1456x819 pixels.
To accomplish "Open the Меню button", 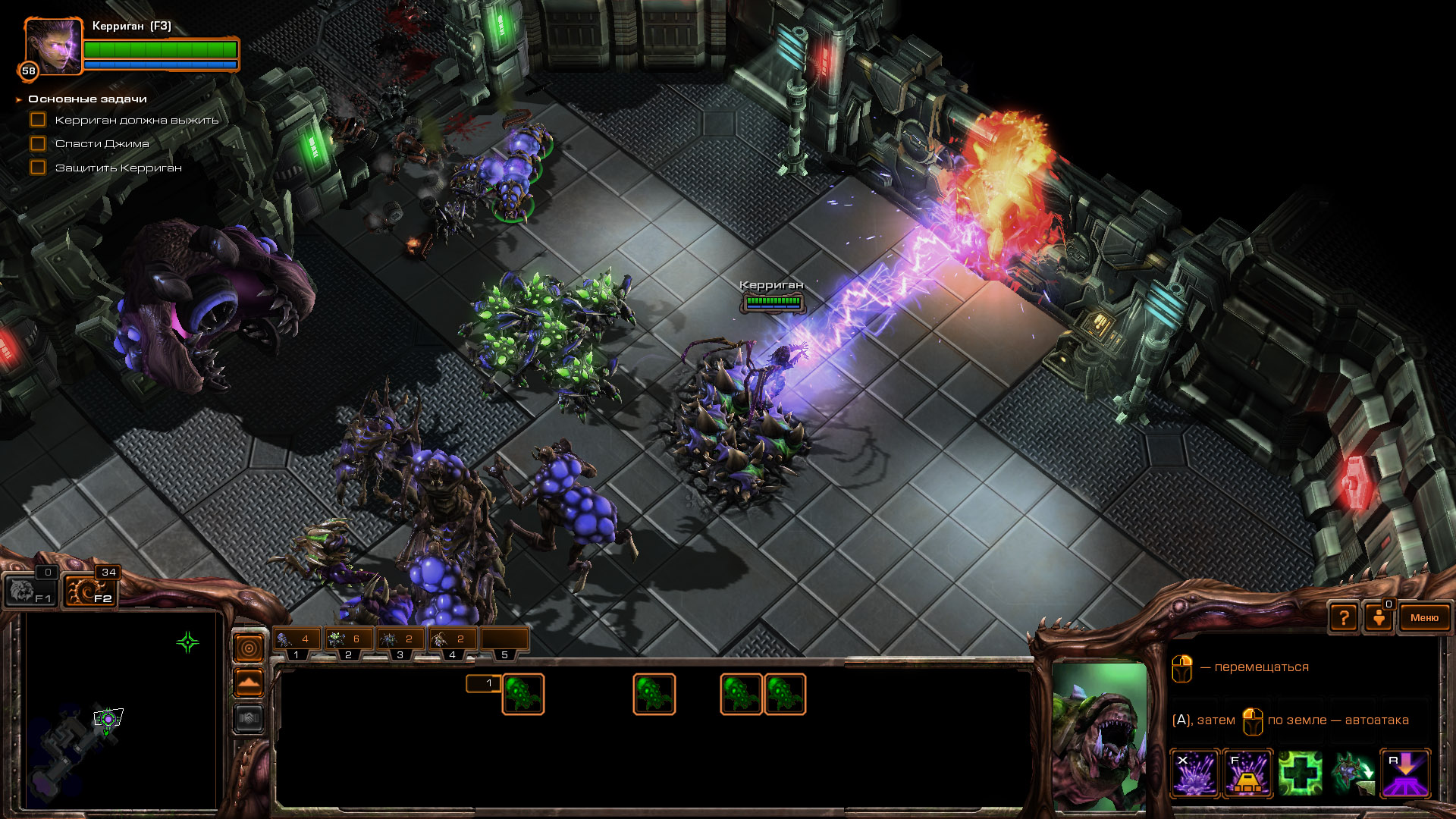I will 1424,617.
